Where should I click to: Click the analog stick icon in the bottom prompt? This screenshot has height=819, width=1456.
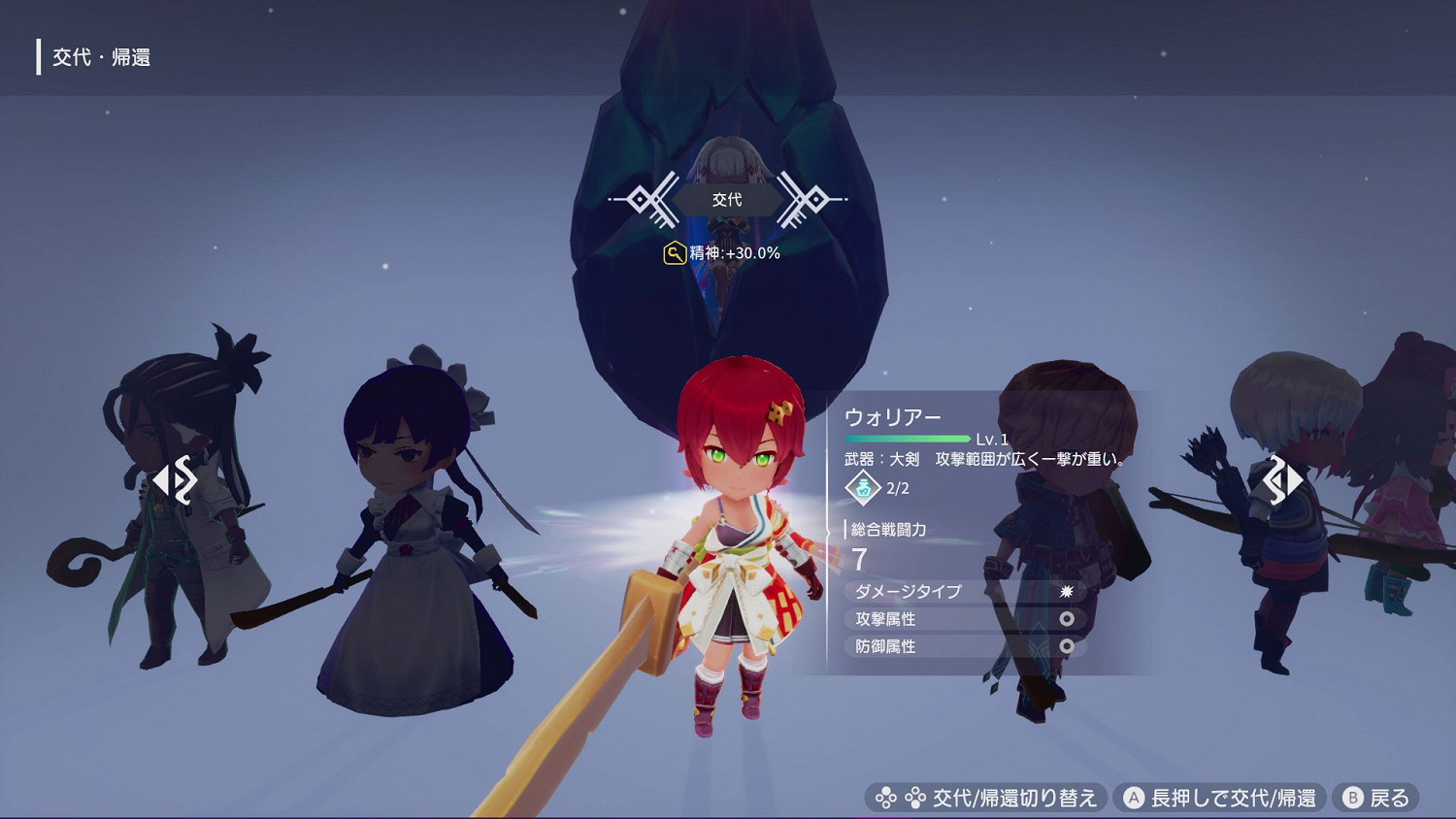(885, 797)
